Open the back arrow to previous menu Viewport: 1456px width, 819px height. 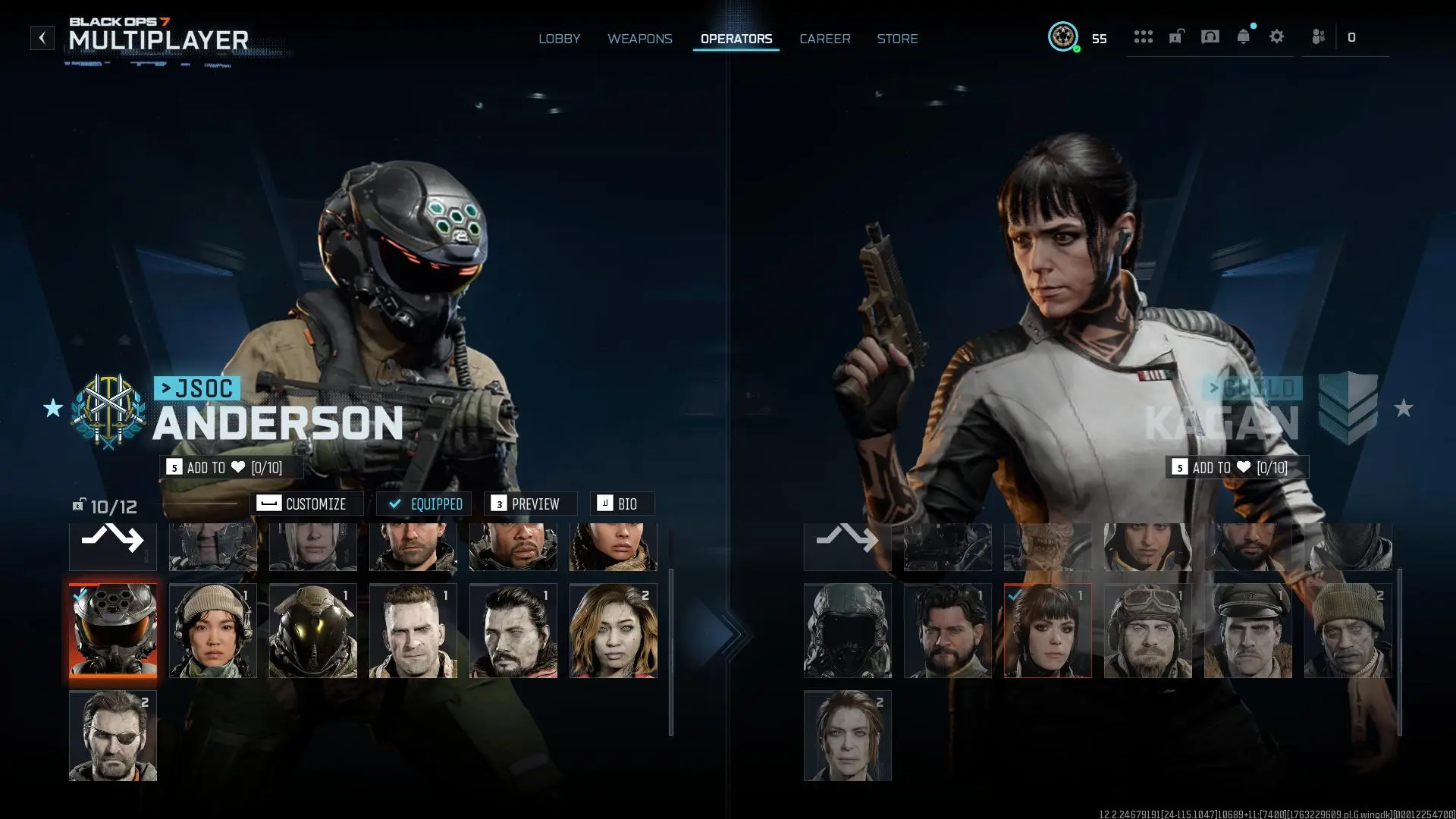point(42,37)
